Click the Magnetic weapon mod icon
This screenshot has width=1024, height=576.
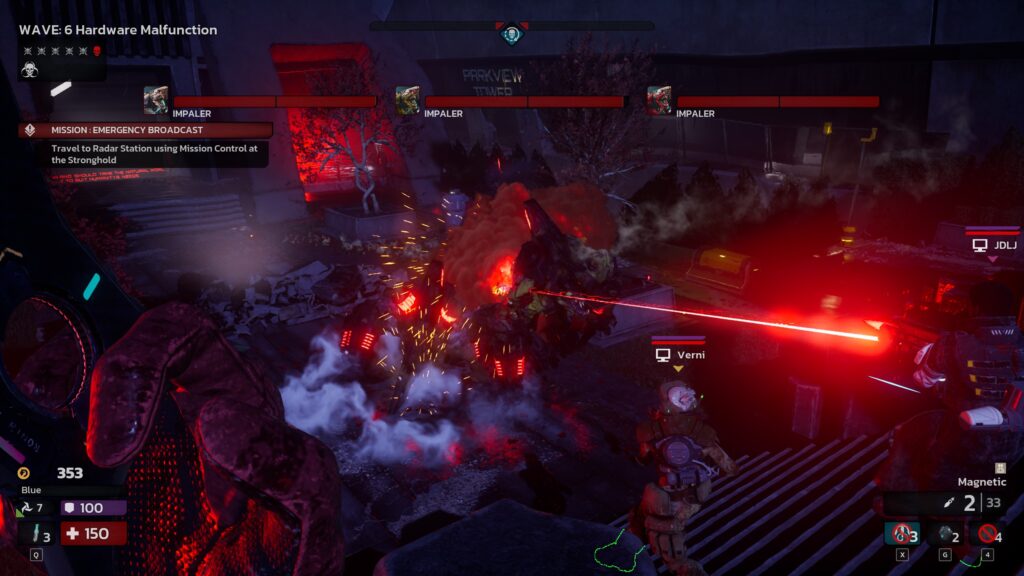click(1000, 468)
